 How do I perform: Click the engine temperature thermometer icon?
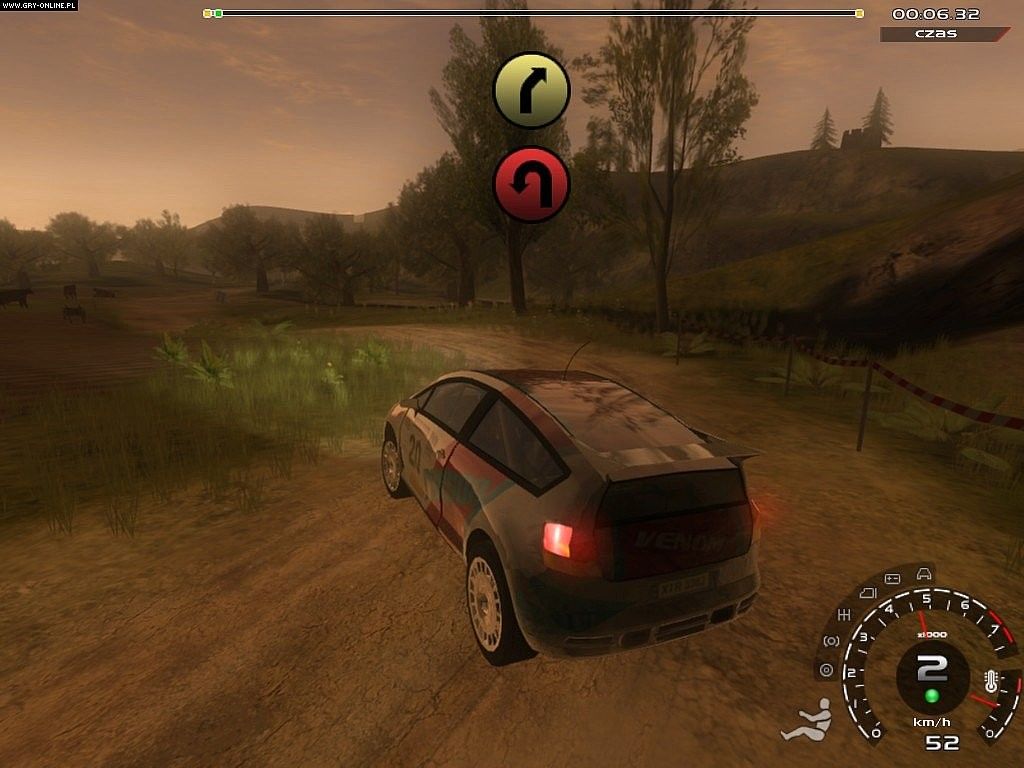click(x=991, y=683)
